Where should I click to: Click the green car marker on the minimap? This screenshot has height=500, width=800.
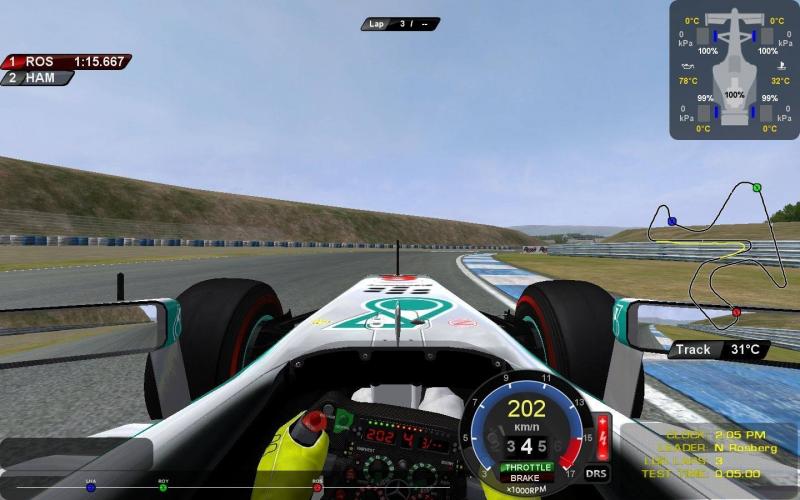tap(757, 187)
